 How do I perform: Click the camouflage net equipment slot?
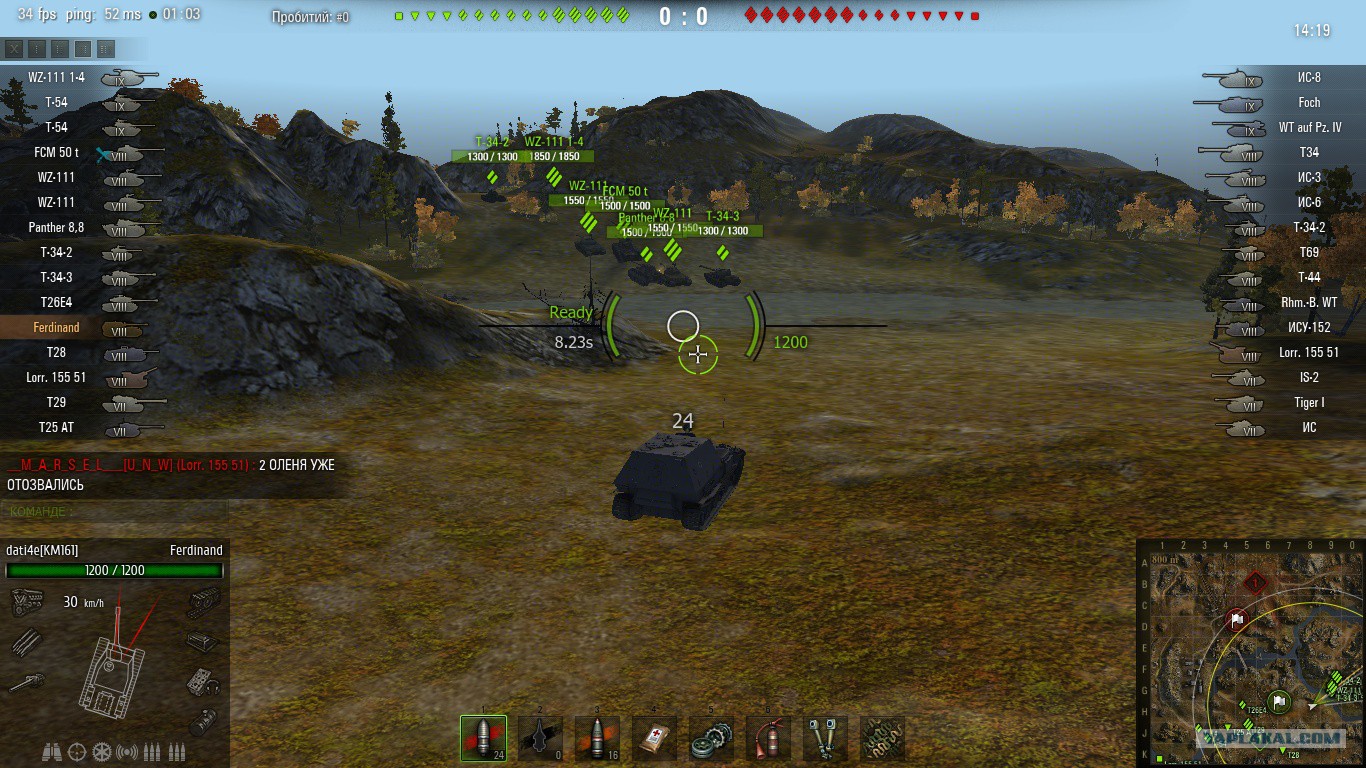click(x=882, y=739)
